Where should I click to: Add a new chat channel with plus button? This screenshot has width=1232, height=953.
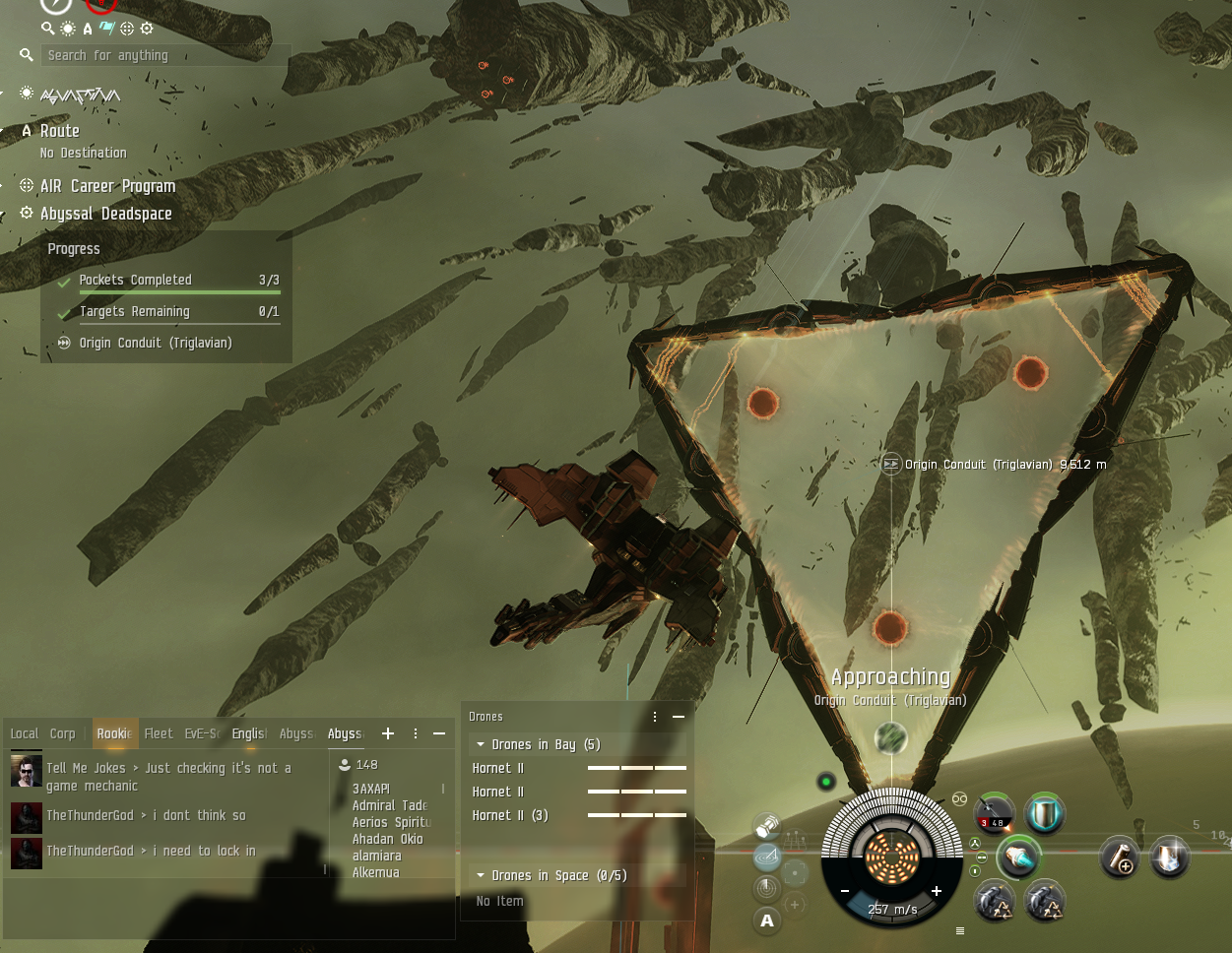[388, 733]
